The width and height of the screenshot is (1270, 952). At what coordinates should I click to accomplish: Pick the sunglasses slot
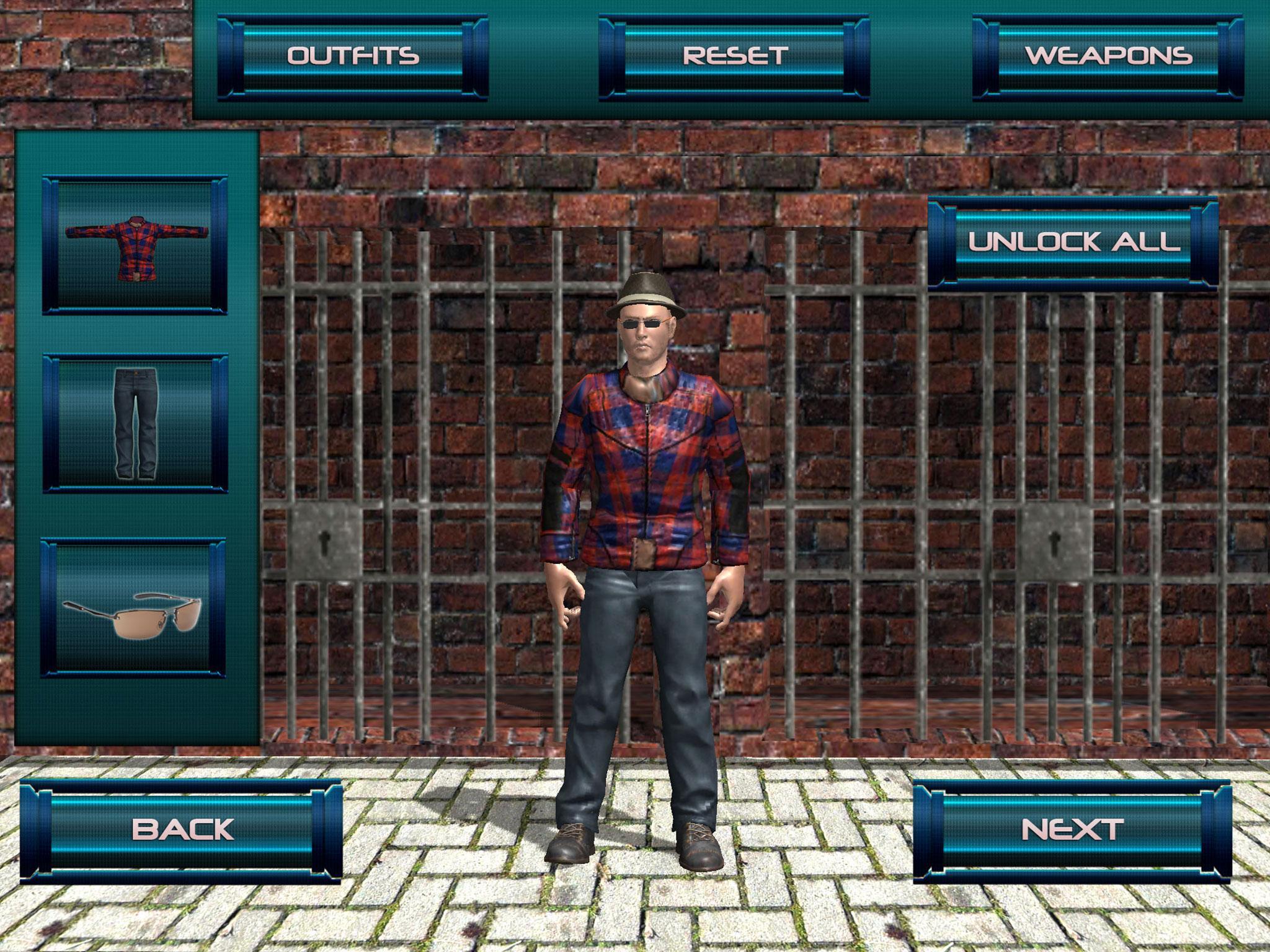click(133, 607)
